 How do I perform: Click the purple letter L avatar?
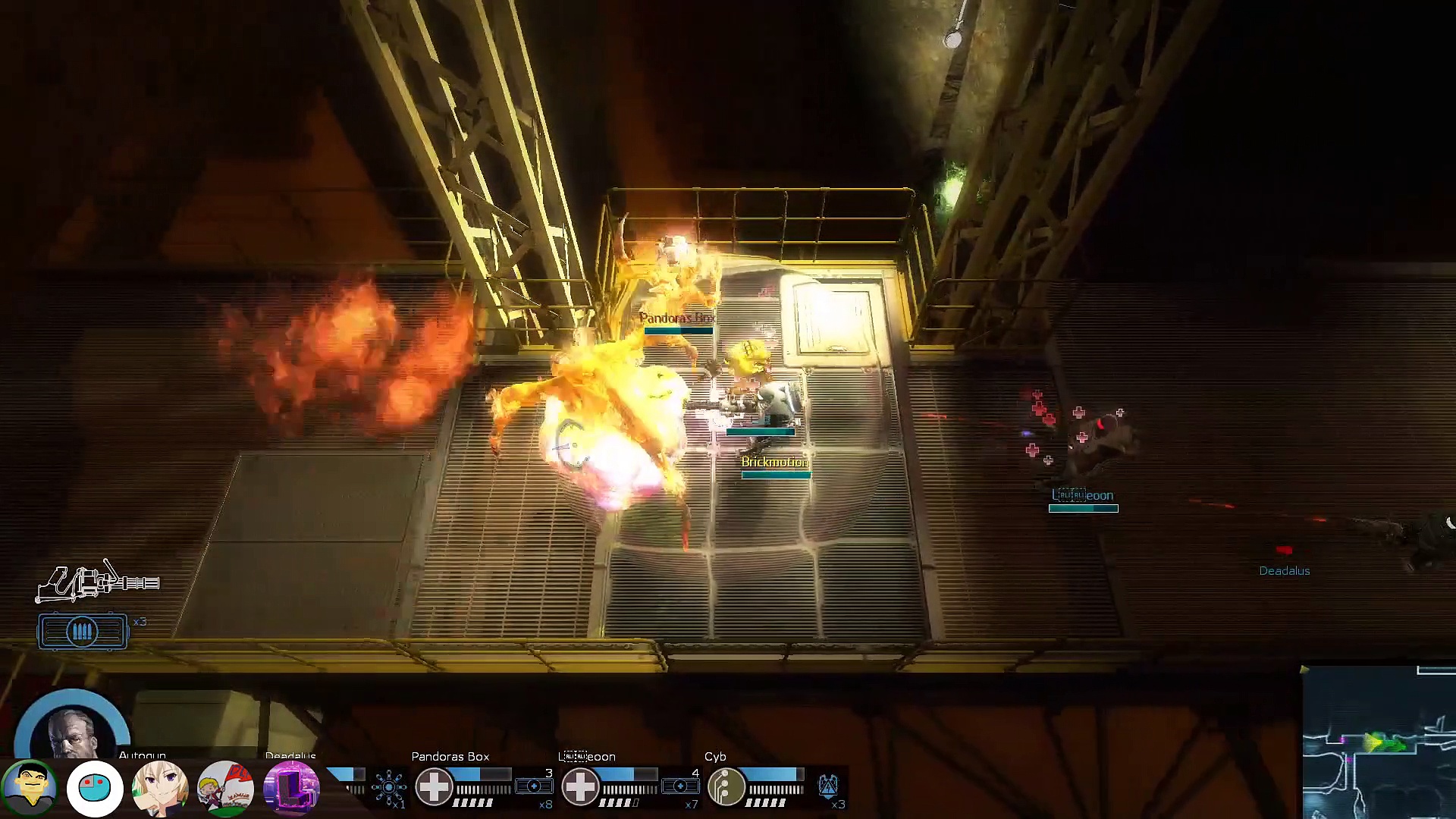point(291,789)
